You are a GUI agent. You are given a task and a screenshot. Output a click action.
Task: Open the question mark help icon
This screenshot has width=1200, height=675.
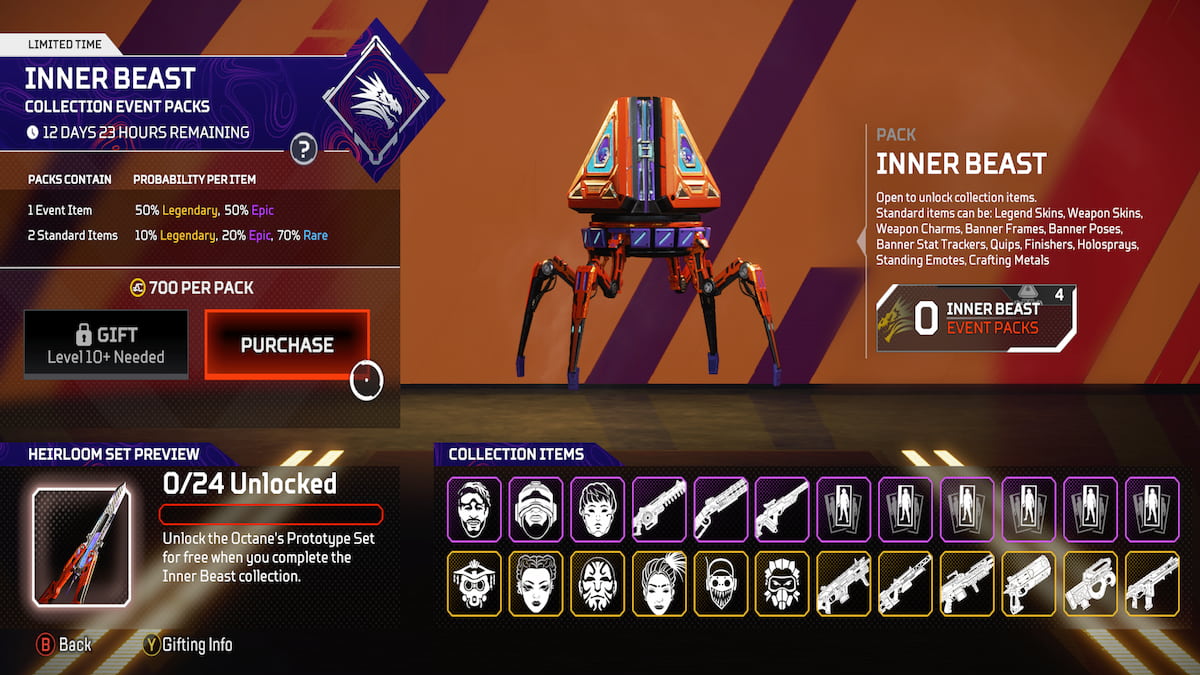[x=304, y=150]
